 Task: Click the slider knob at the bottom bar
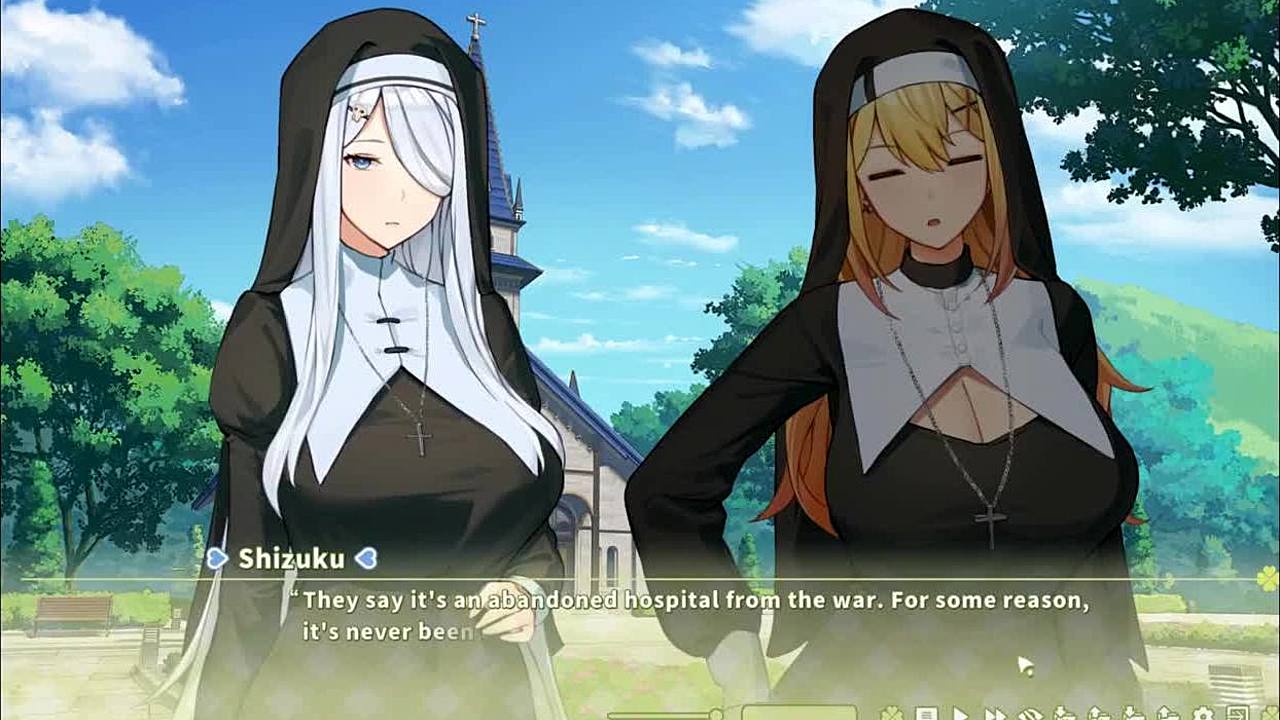pyautogui.click(x=716, y=714)
